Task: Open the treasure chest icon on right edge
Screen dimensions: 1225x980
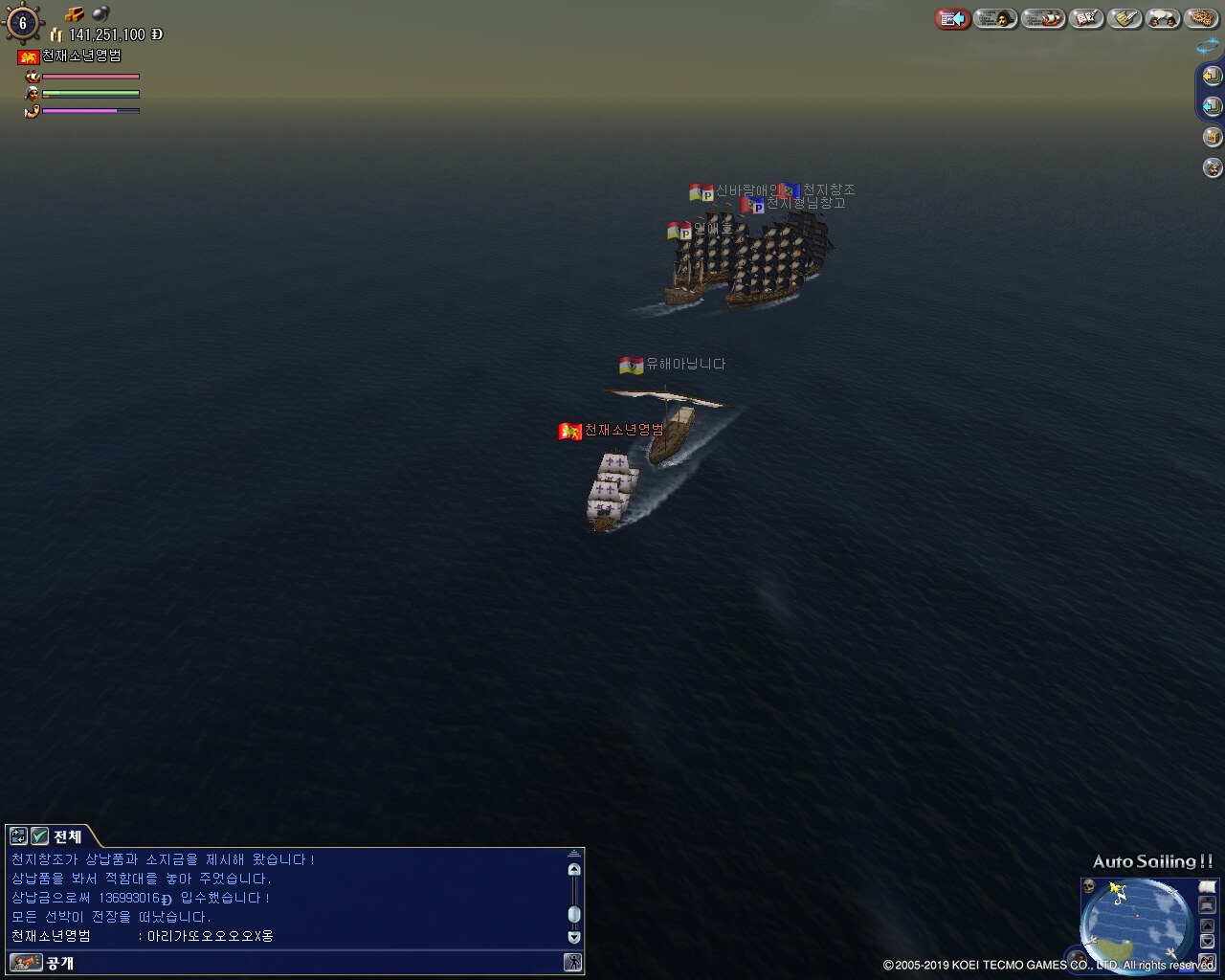Action: [x=1213, y=137]
